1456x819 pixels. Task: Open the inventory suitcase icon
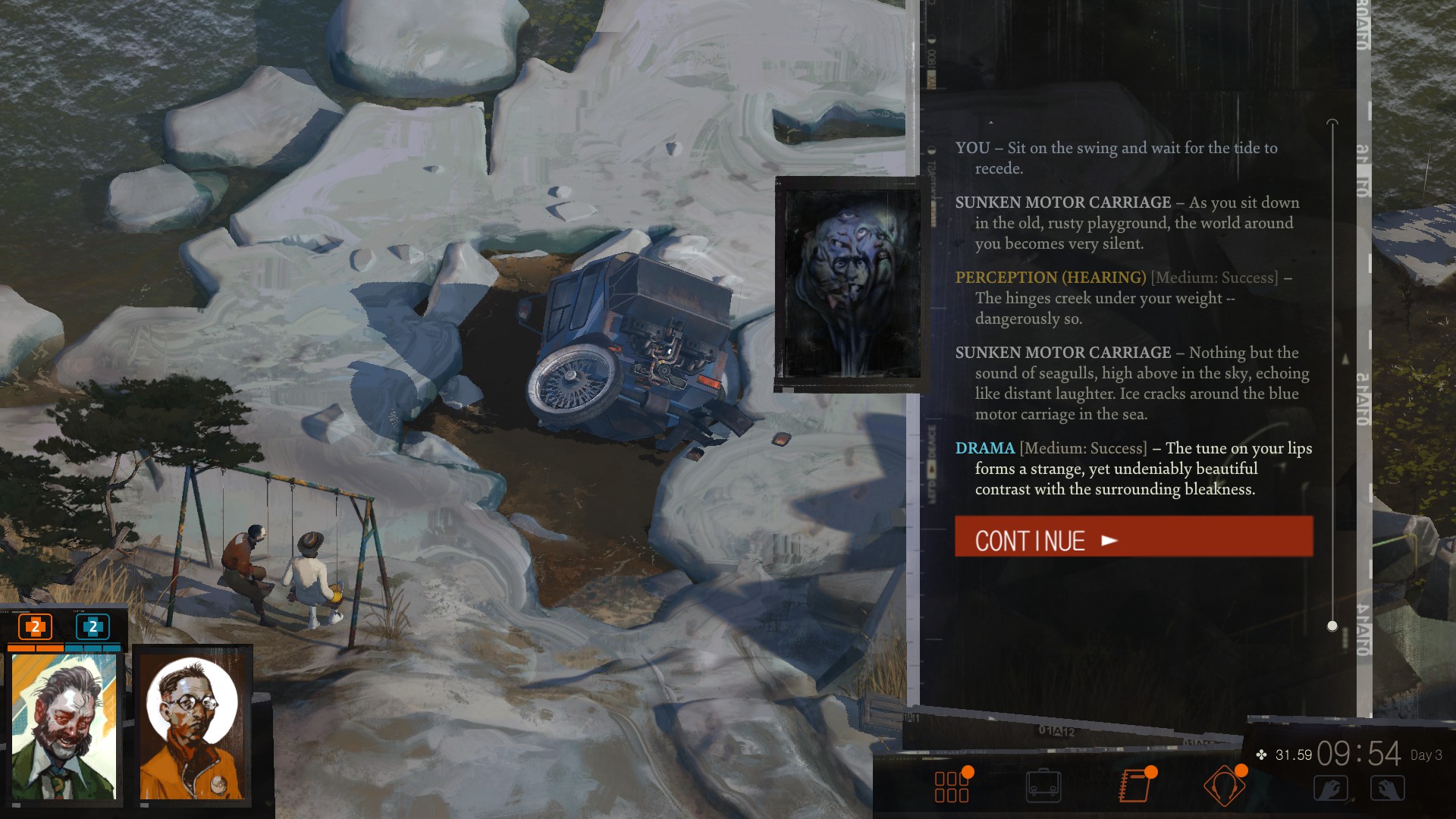(x=1043, y=786)
